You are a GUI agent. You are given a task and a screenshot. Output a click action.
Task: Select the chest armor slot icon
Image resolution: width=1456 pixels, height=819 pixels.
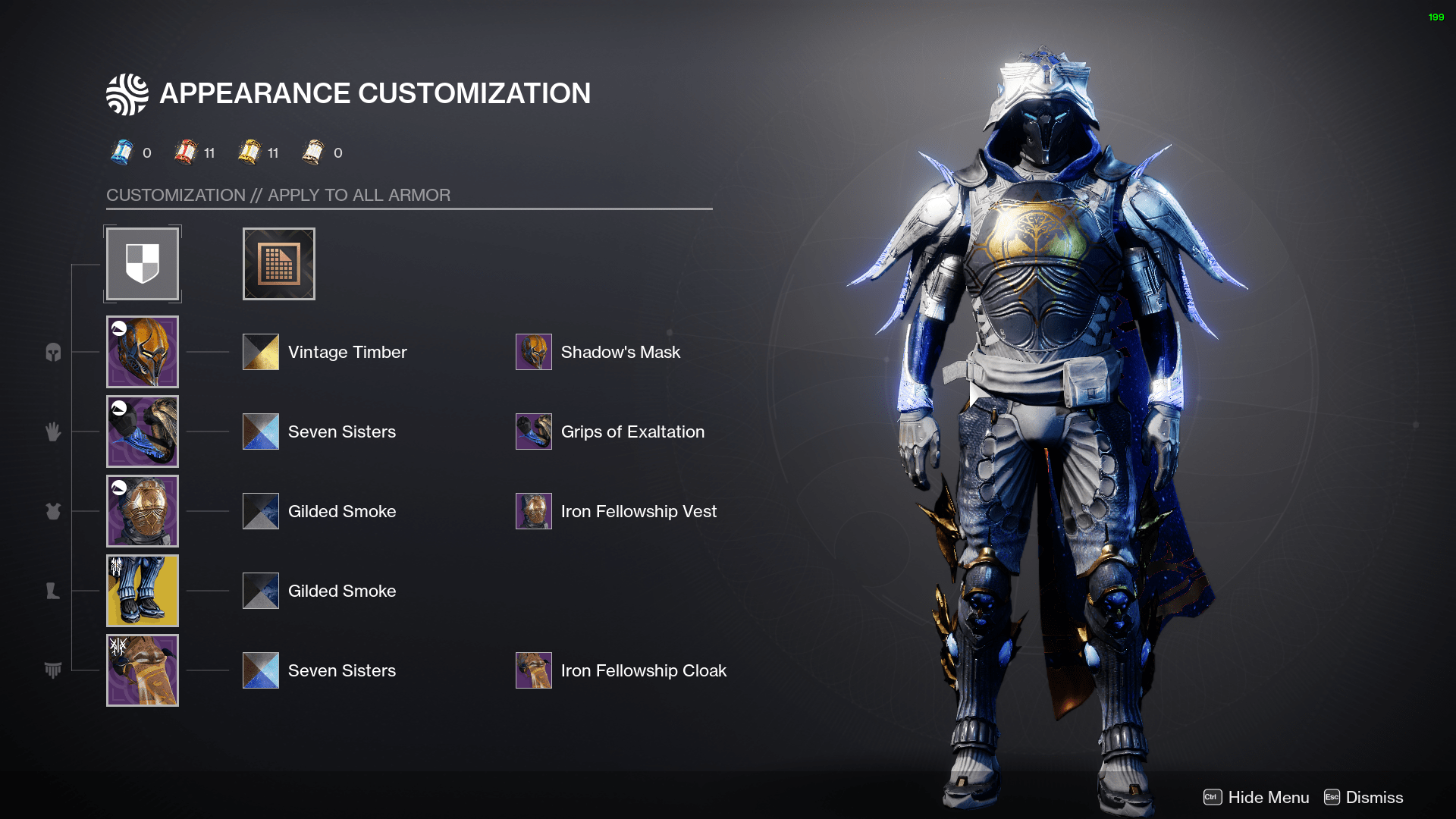[53, 511]
